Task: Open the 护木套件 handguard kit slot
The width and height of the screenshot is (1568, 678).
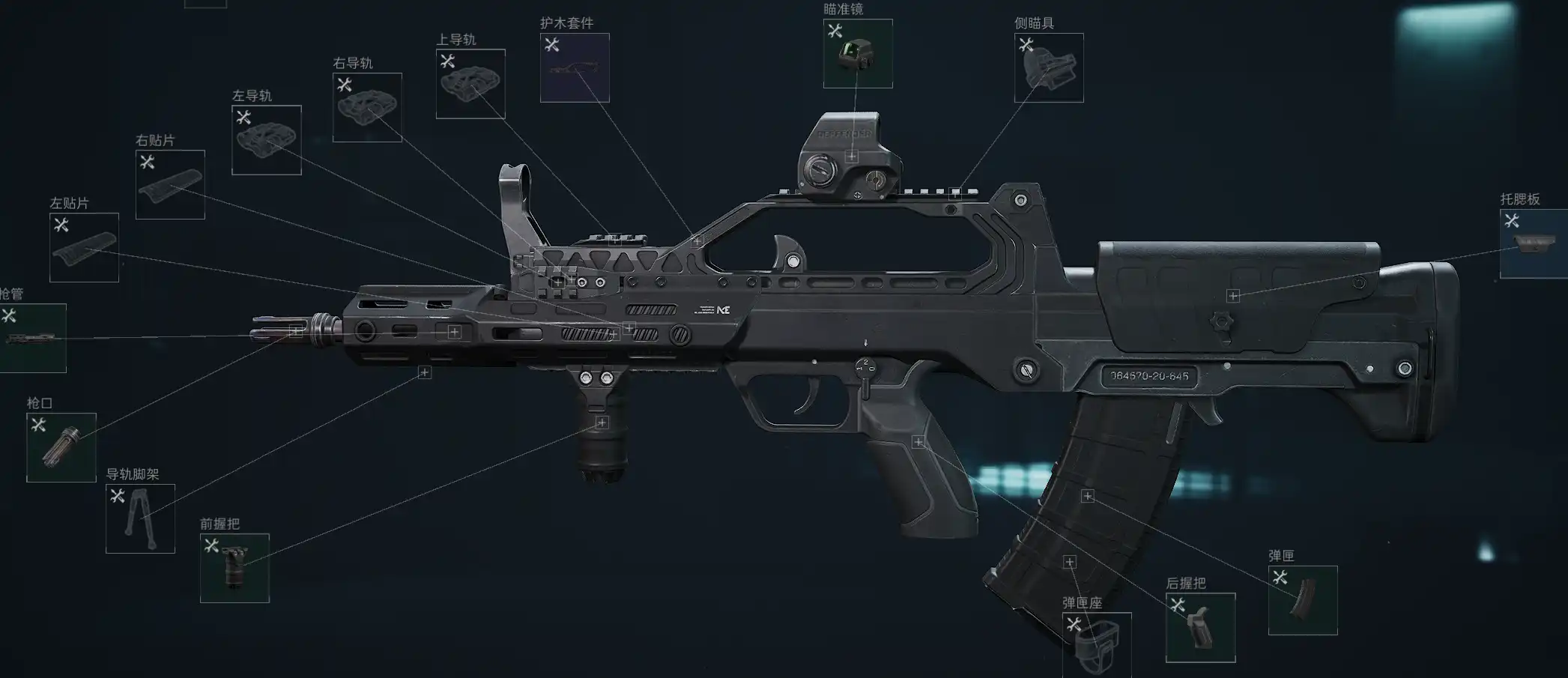Action: click(575, 68)
